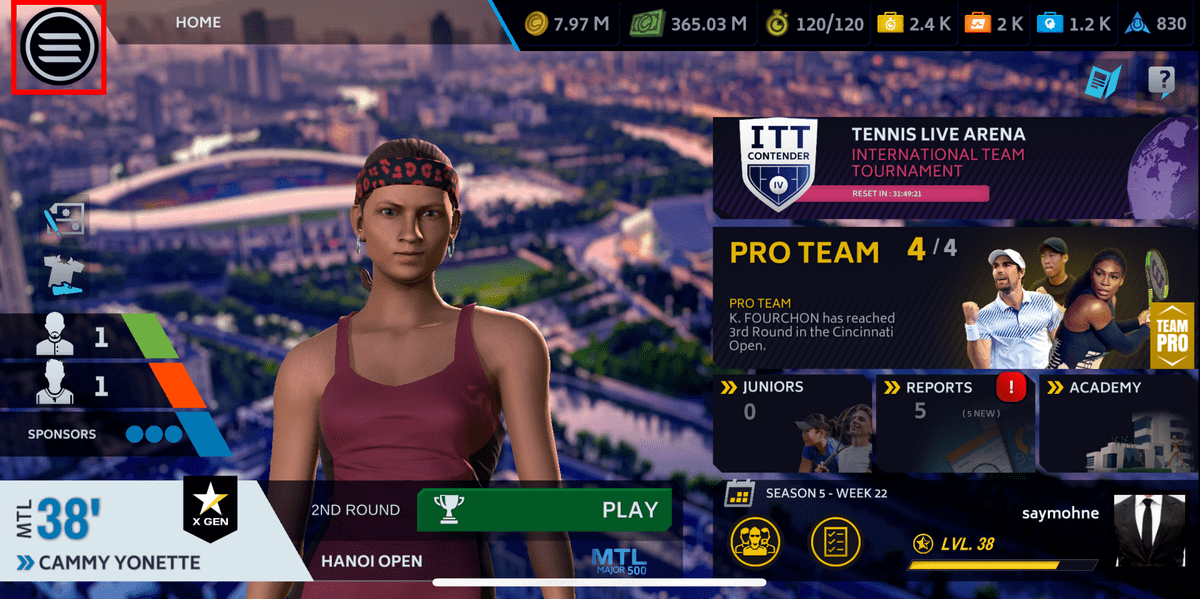The height and width of the screenshot is (599, 1200).
Task: Click the round team members icon
Action: 755,542
